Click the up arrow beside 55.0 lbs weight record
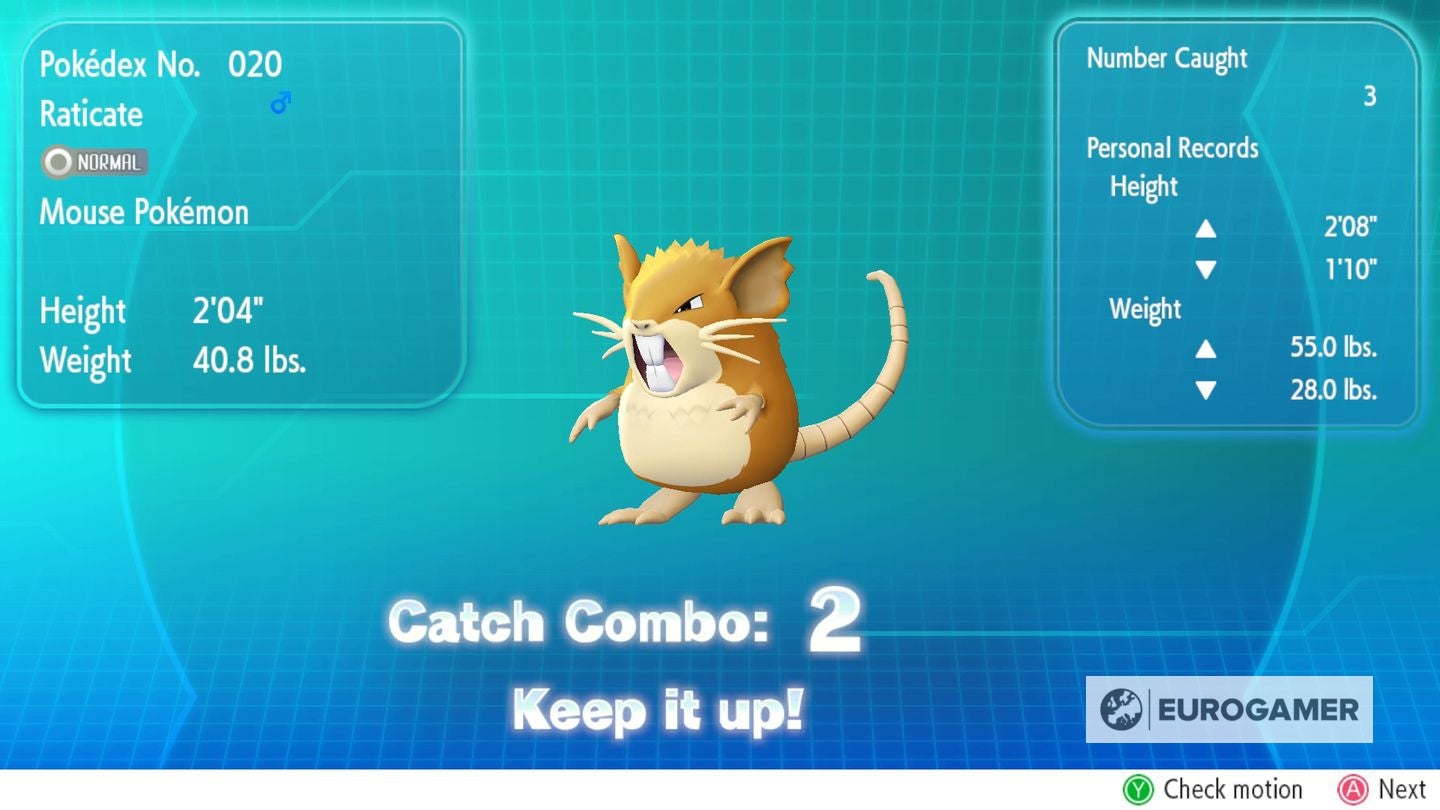Viewport: 1440px width, 810px height. click(x=1207, y=350)
